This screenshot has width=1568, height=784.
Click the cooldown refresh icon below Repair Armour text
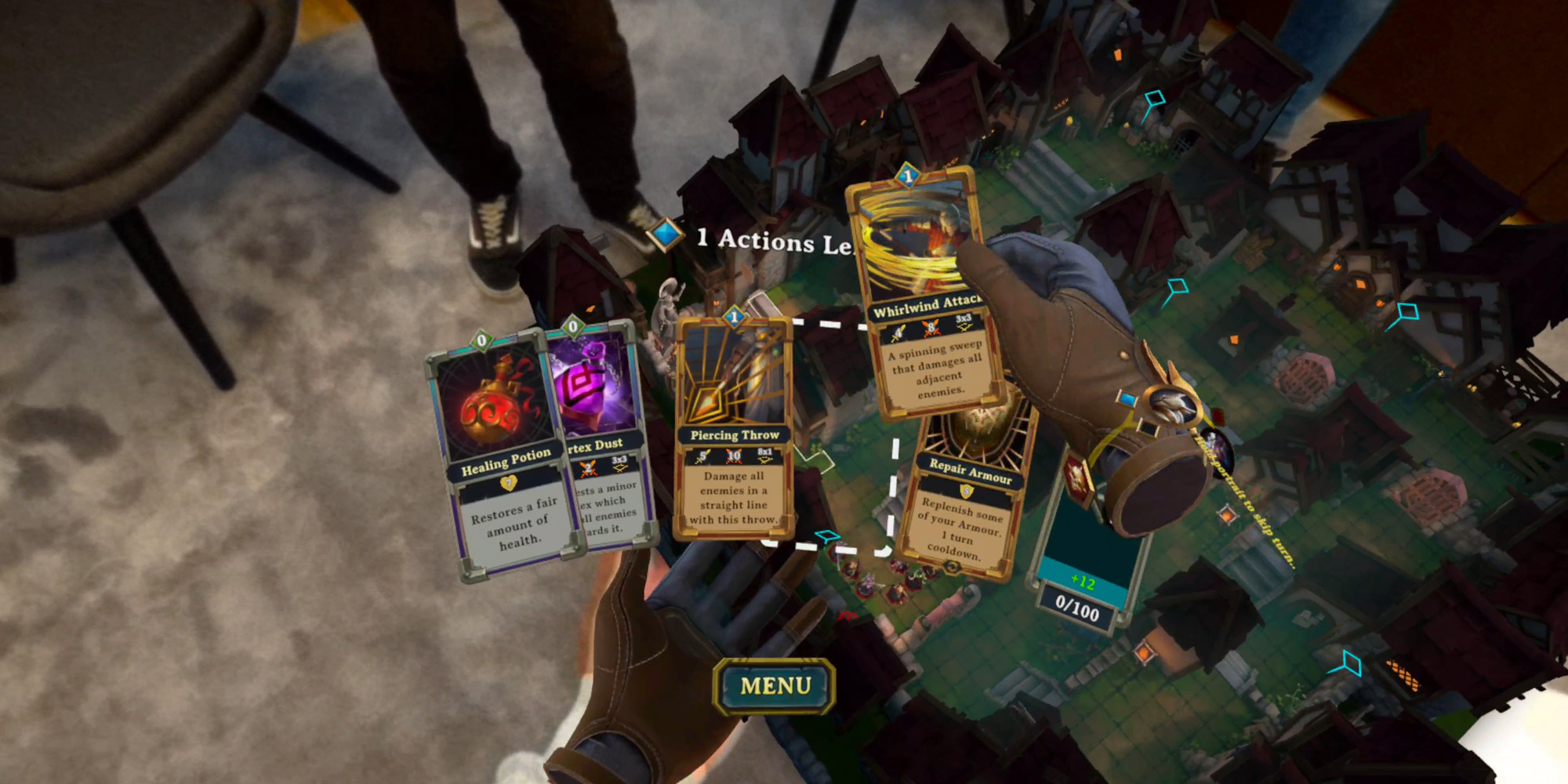(951, 566)
